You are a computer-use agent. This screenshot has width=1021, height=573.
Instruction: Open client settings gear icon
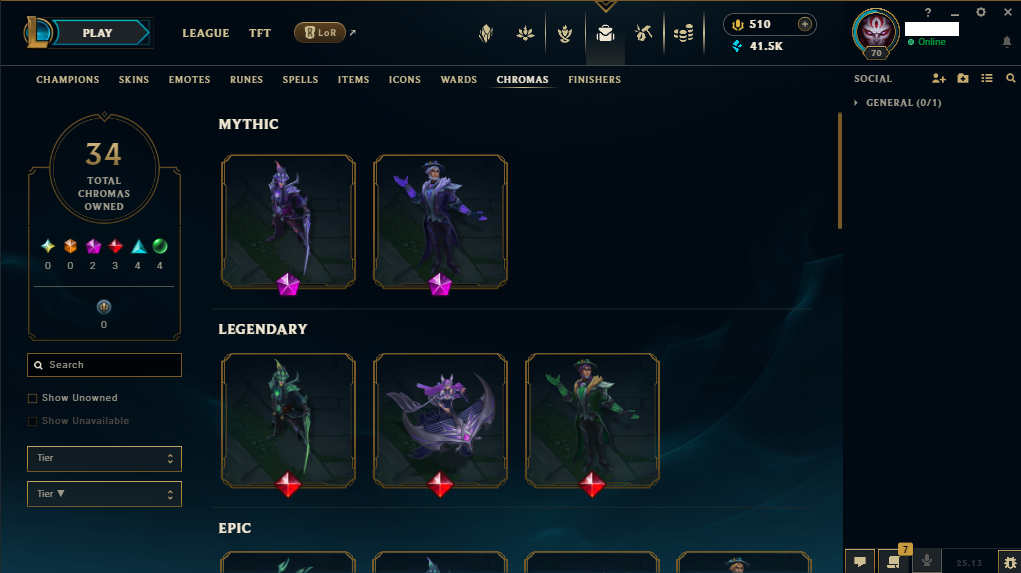point(981,12)
